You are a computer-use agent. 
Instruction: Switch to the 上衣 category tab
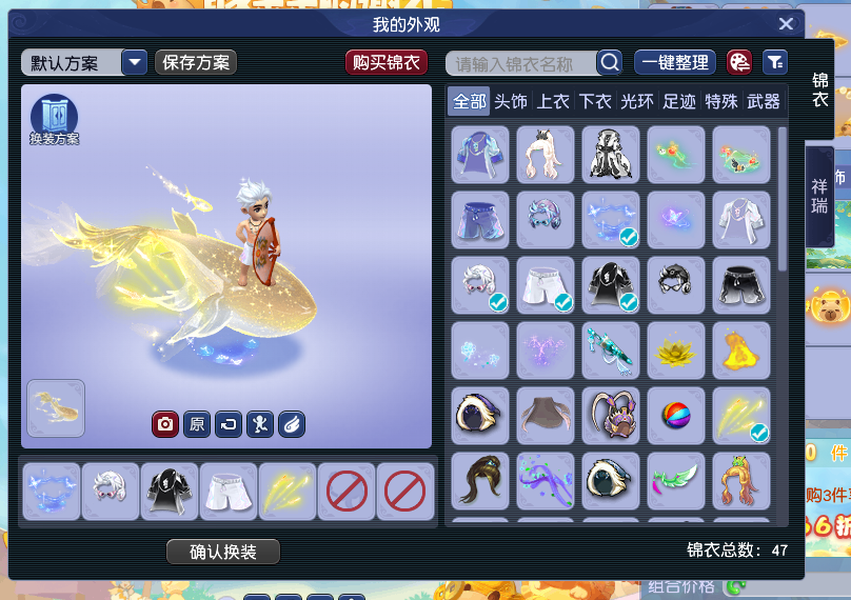tap(553, 101)
